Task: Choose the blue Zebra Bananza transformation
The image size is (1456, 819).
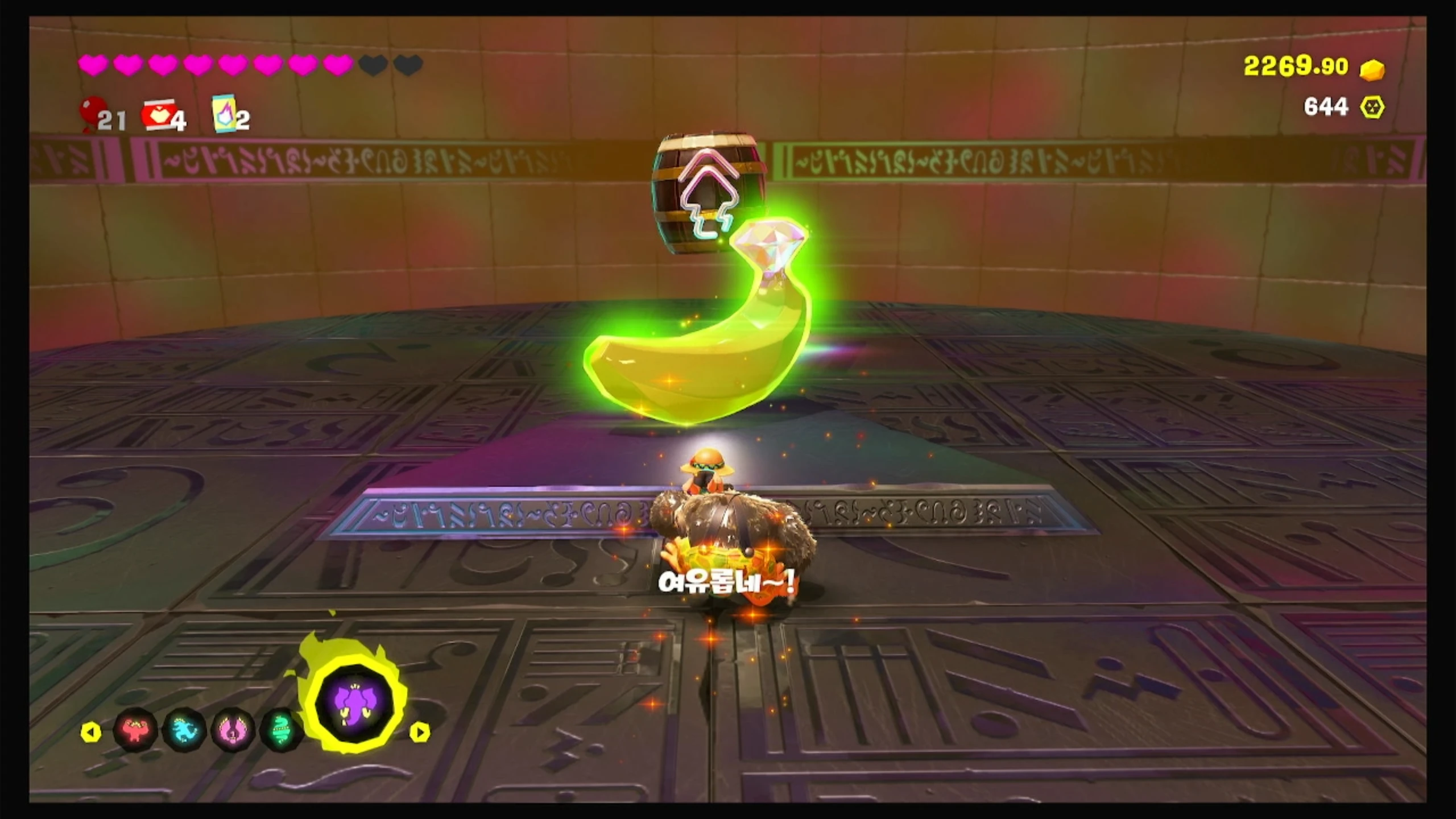Action: coord(184,730)
